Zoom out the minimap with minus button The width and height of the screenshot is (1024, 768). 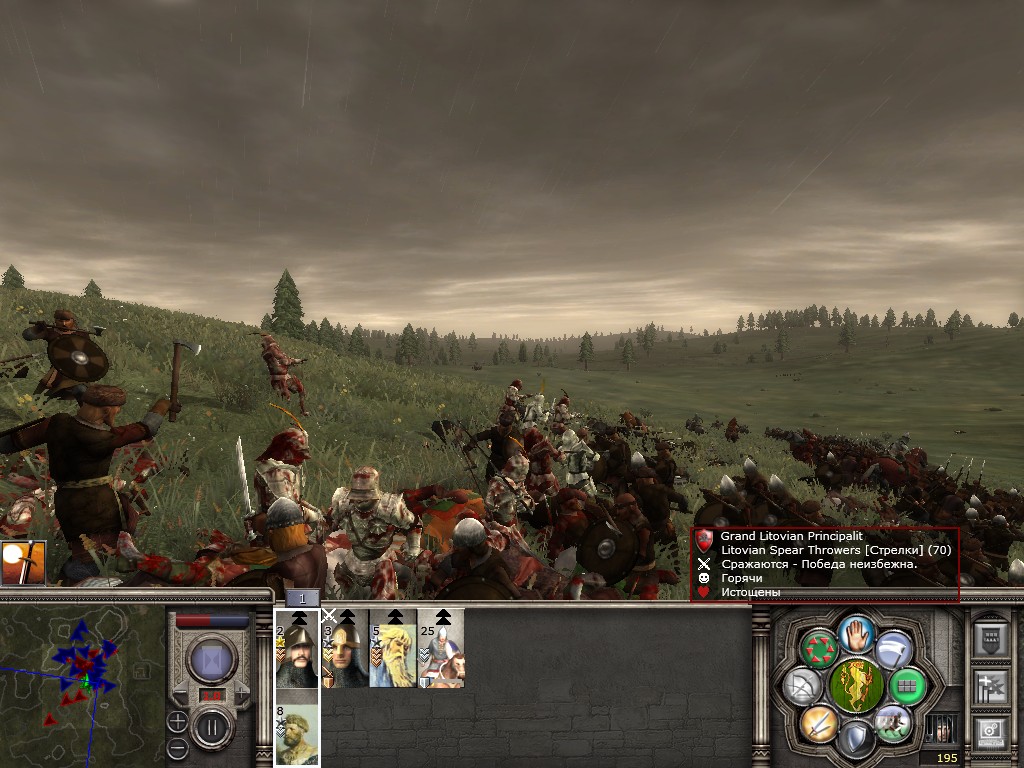tap(177, 747)
